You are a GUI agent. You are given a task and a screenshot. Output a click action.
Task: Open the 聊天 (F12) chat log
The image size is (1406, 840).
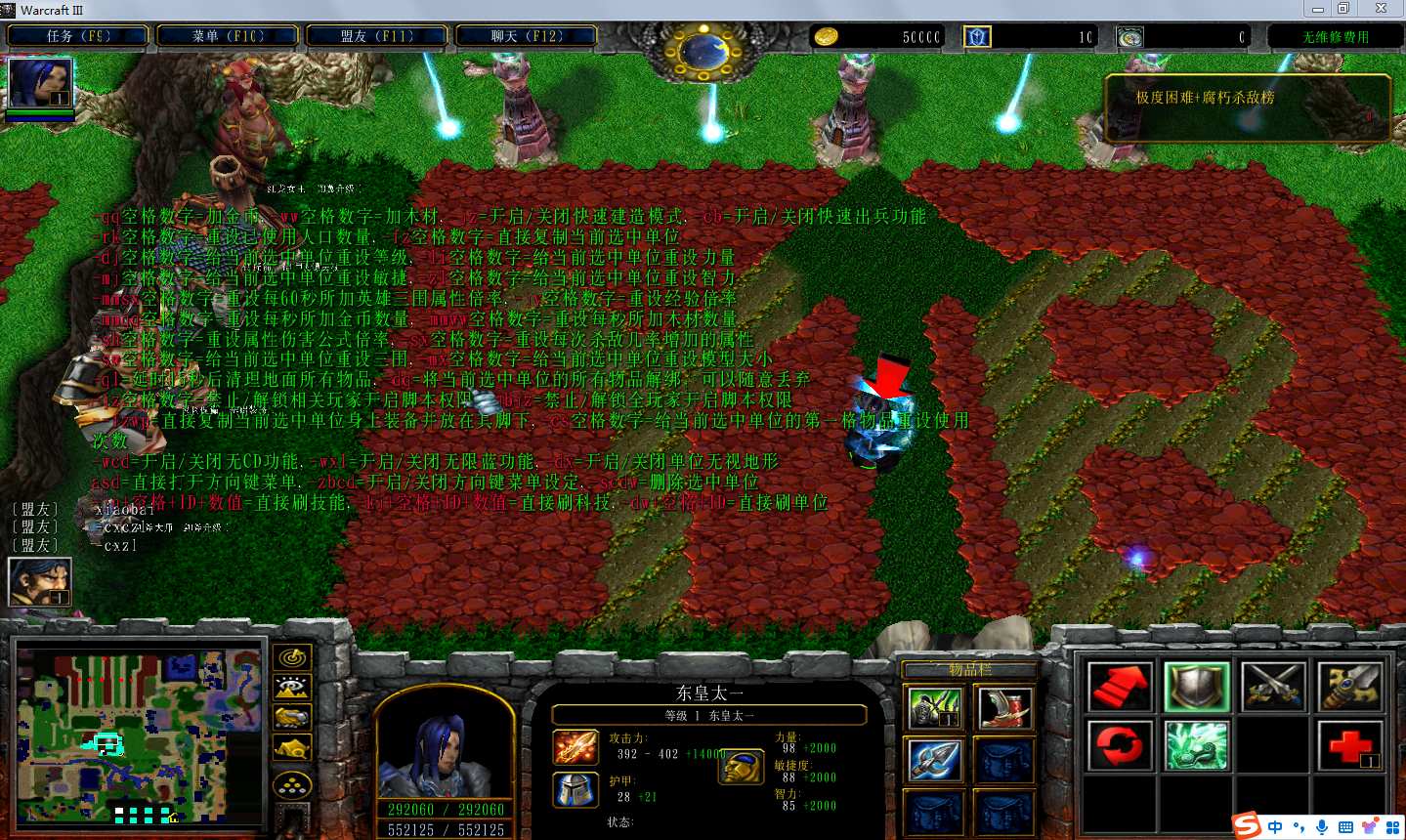(x=527, y=36)
